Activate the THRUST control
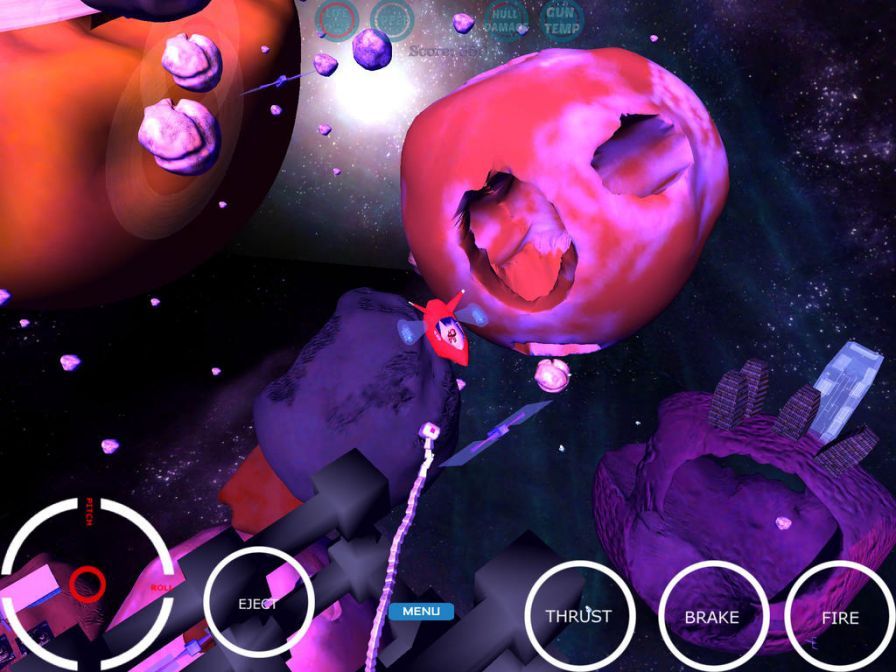This screenshot has width=896, height=672. coord(578,616)
